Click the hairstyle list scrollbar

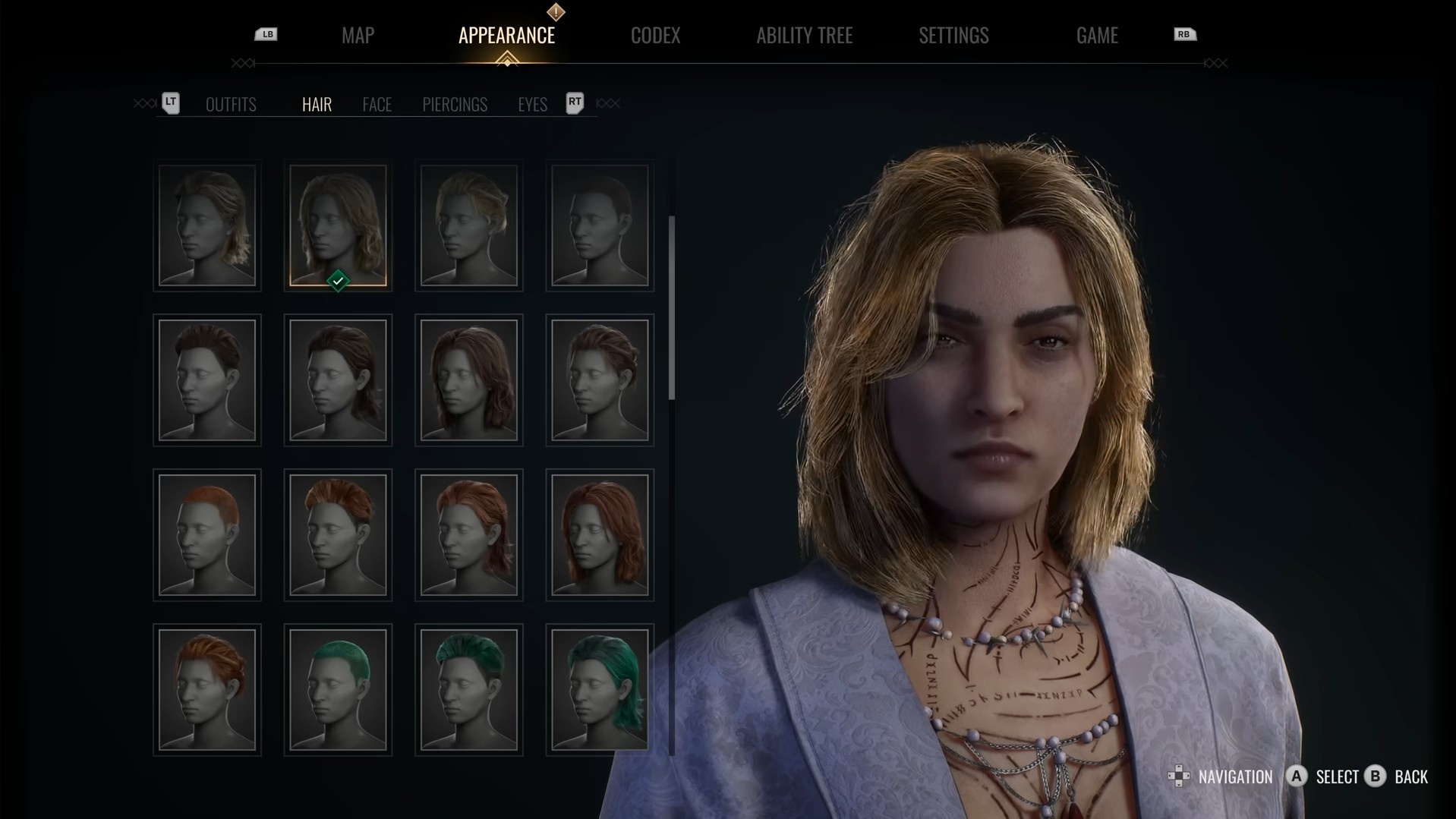pyautogui.click(x=672, y=307)
